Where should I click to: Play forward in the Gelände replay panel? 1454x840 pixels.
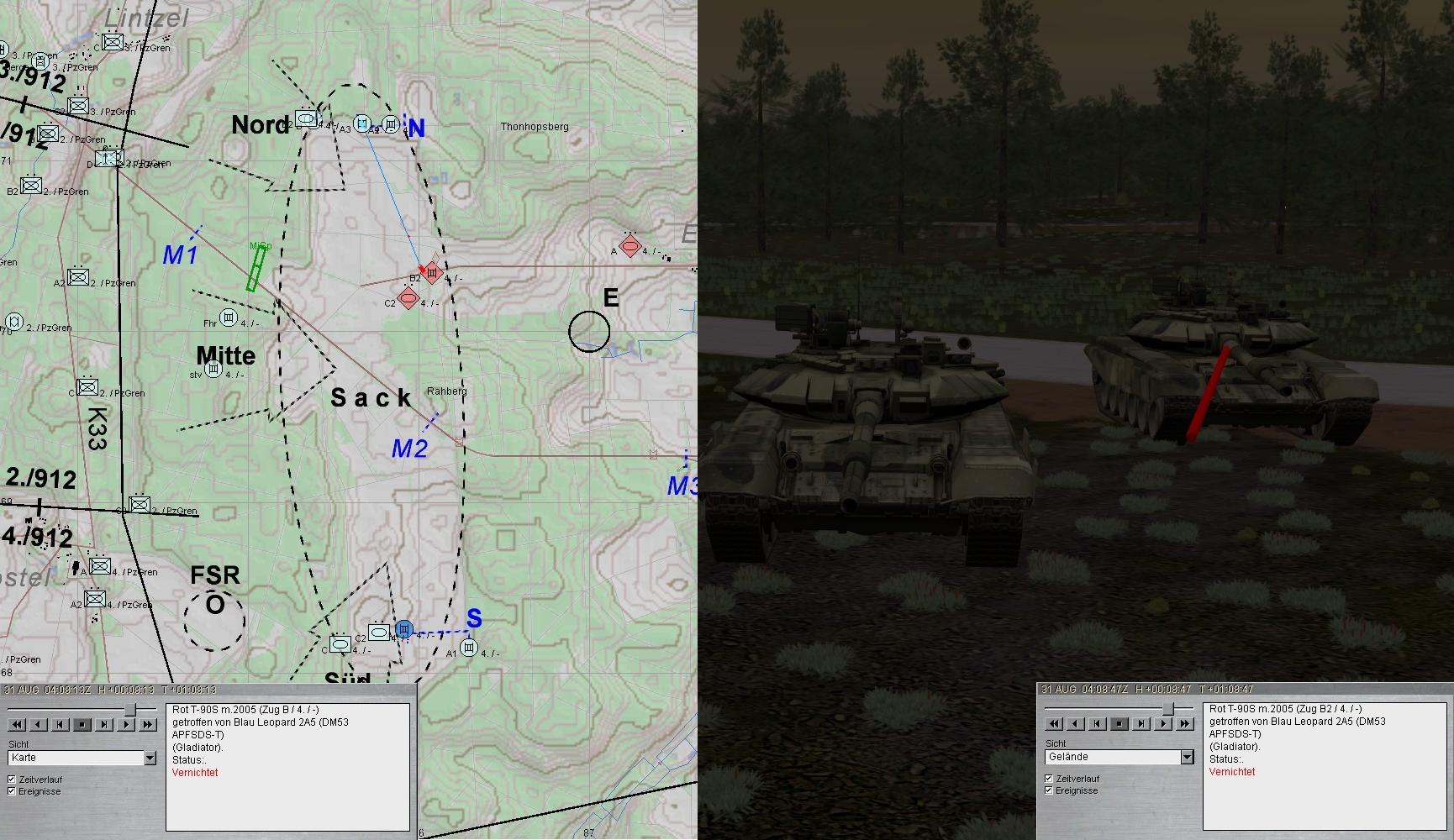[x=1162, y=723]
